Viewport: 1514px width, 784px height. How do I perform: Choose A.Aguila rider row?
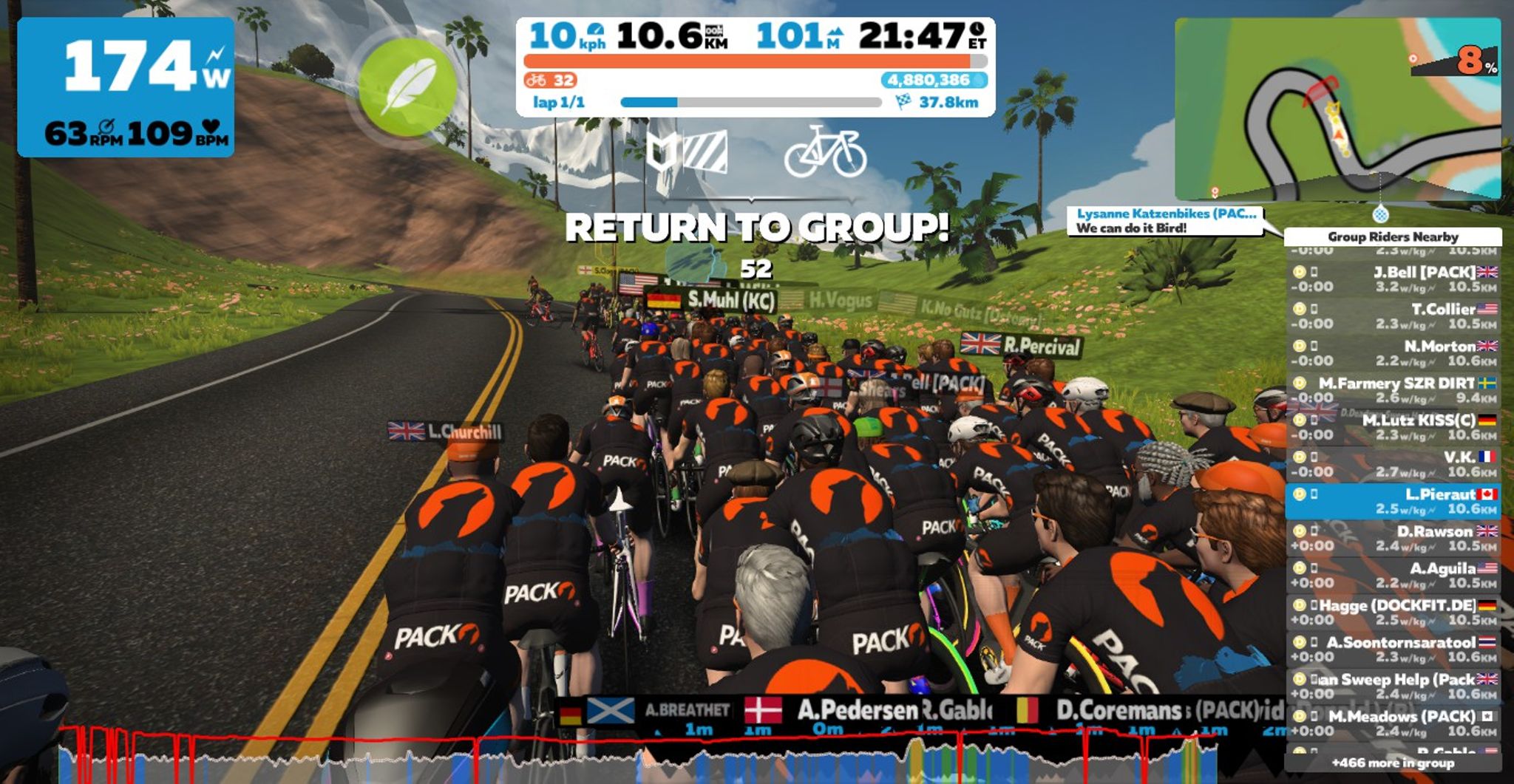pos(1394,575)
